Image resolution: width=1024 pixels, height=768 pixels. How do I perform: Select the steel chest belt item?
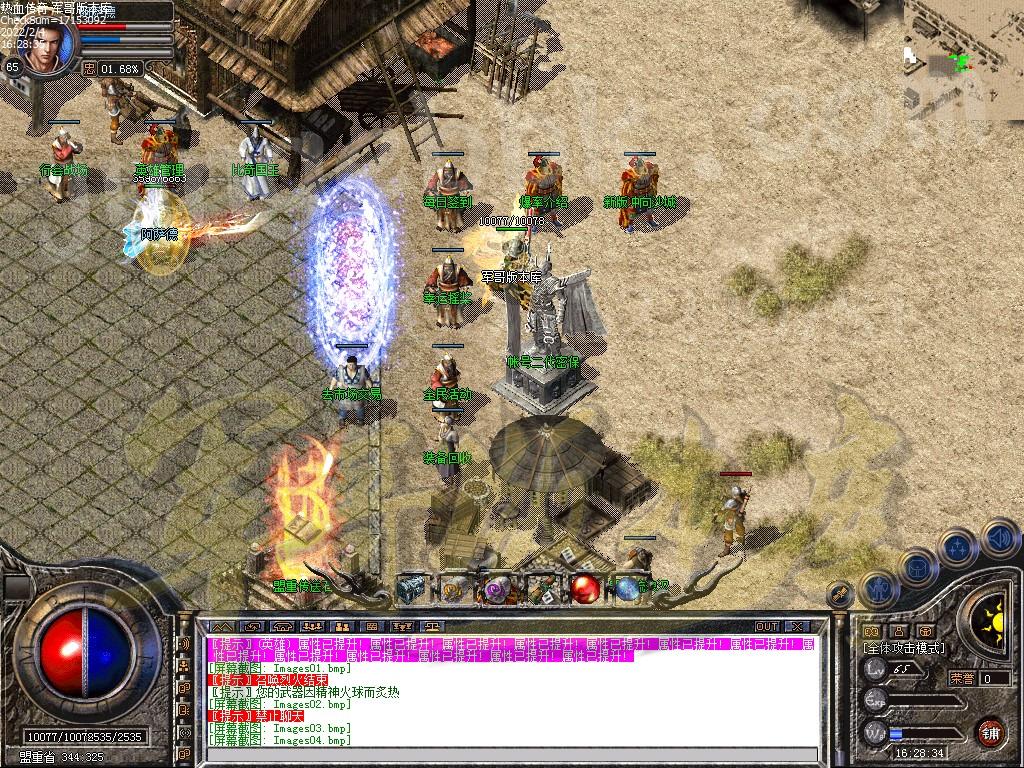click(x=411, y=590)
